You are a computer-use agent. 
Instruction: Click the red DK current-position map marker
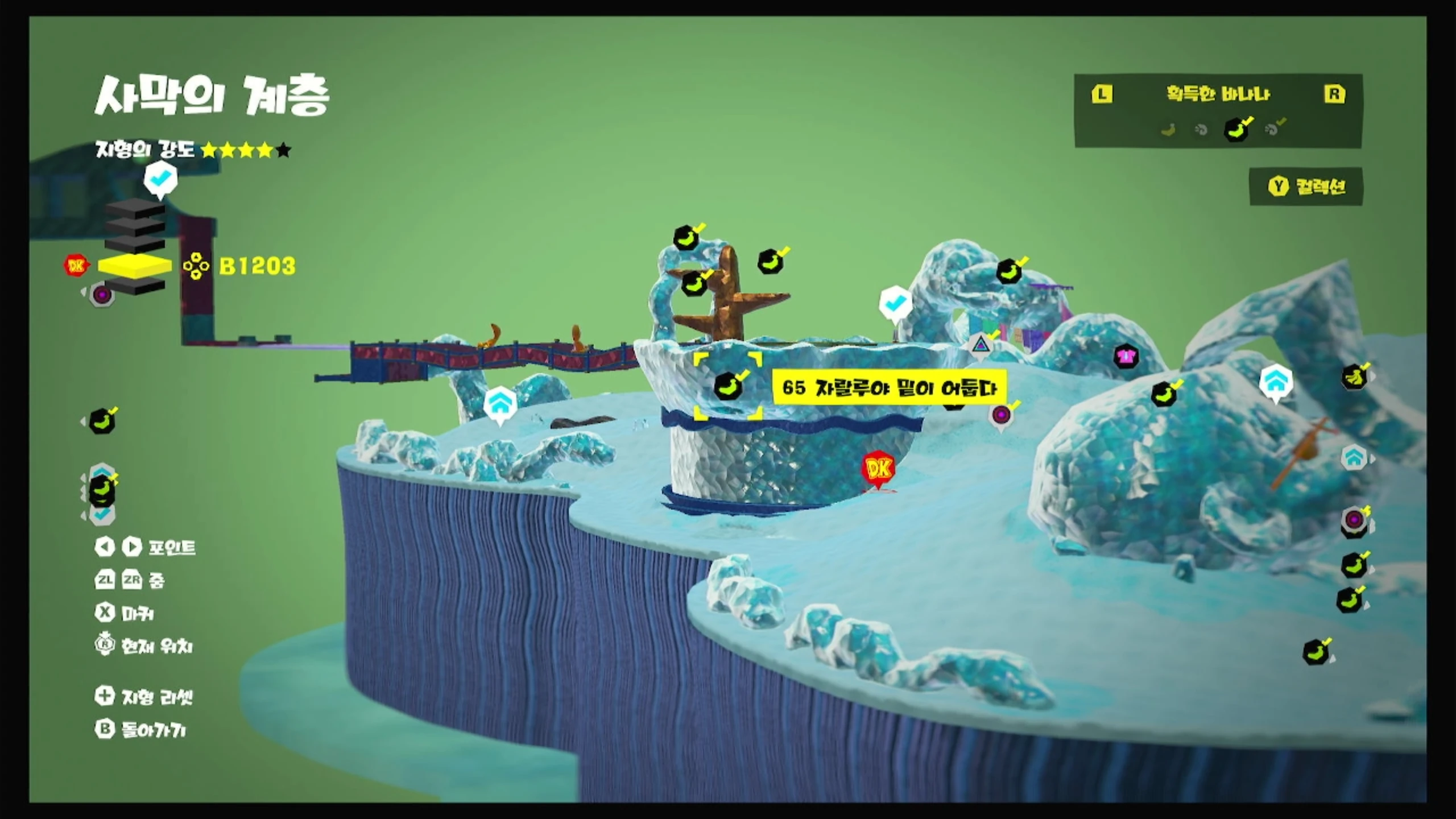(879, 469)
